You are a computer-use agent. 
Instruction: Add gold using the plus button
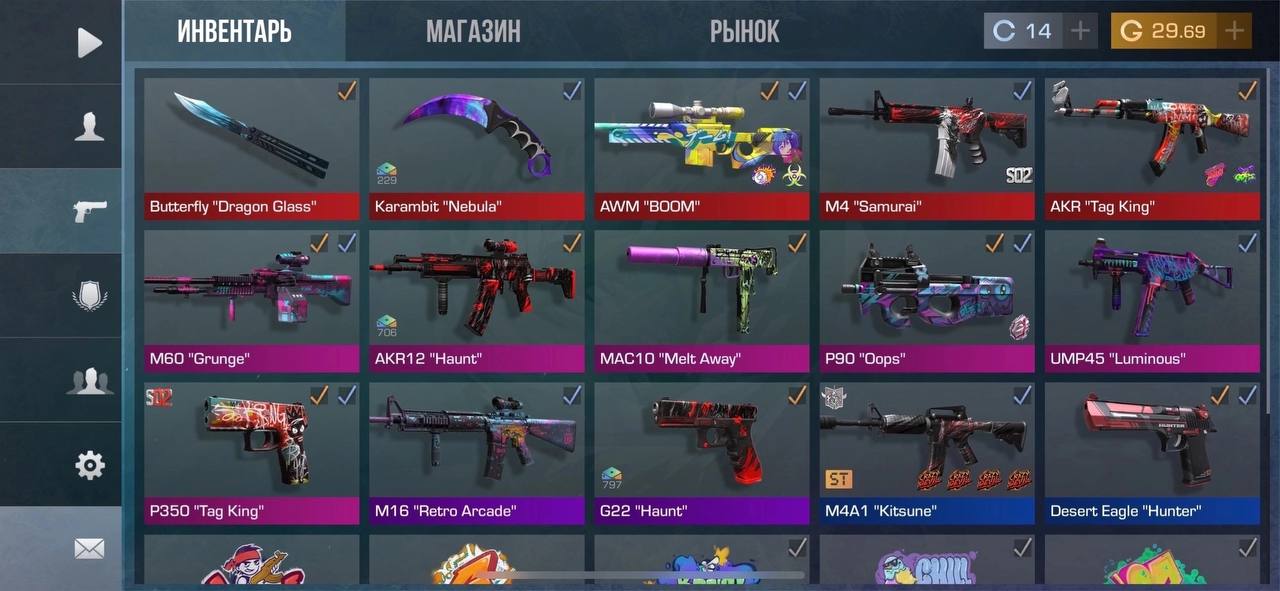[x=1234, y=31]
